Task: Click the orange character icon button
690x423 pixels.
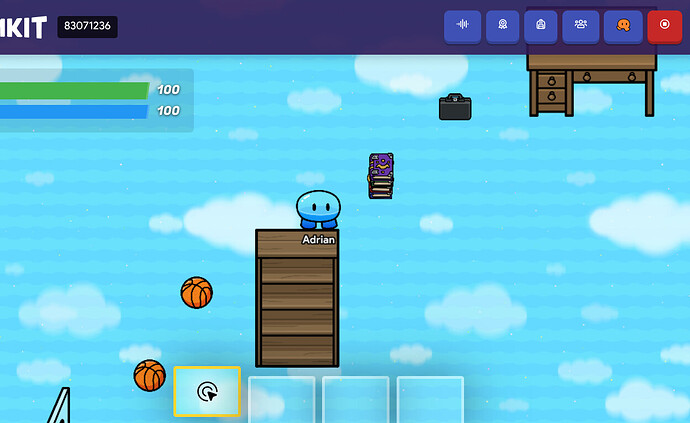Action: point(623,26)
